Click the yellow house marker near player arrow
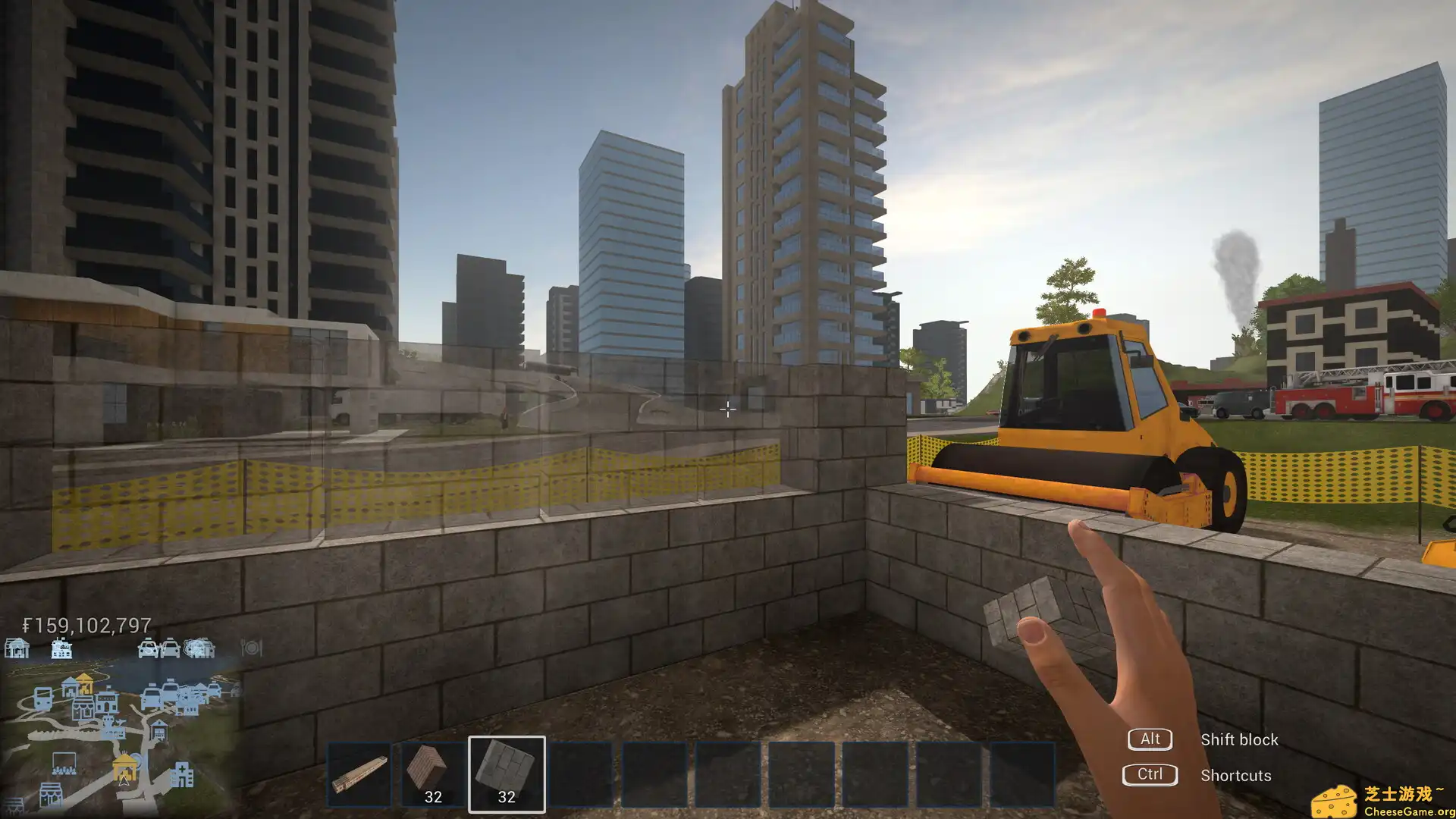Viewport: 1456px width, 819px height. click(x=124, y=767)
